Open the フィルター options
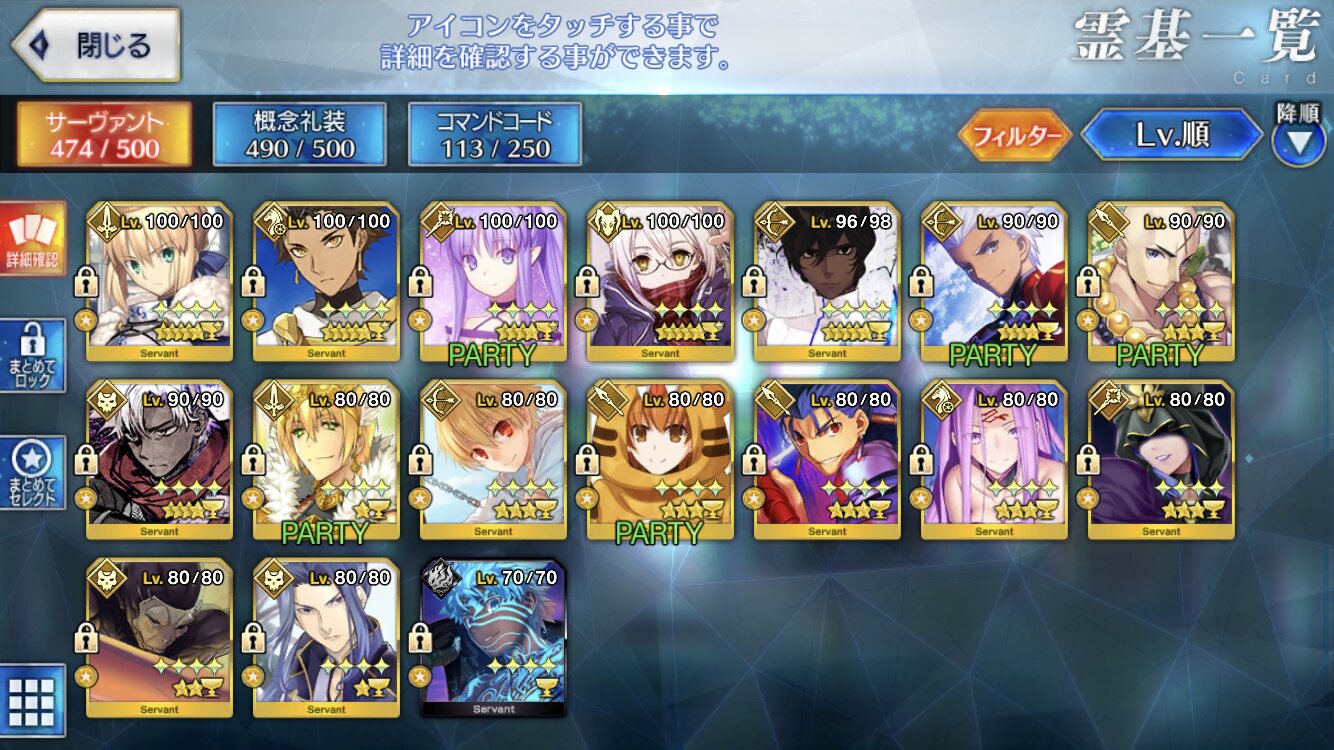The width and height of the screenshot is (1334, 750). click(x=1015, y=136)
